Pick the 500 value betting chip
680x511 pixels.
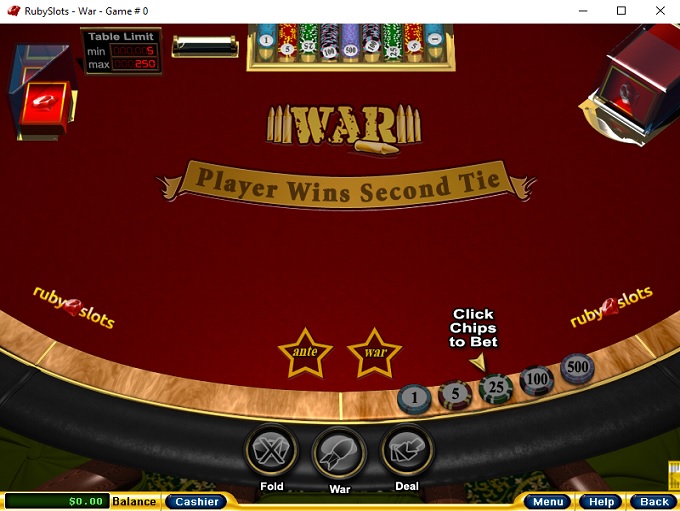(577, 368)
